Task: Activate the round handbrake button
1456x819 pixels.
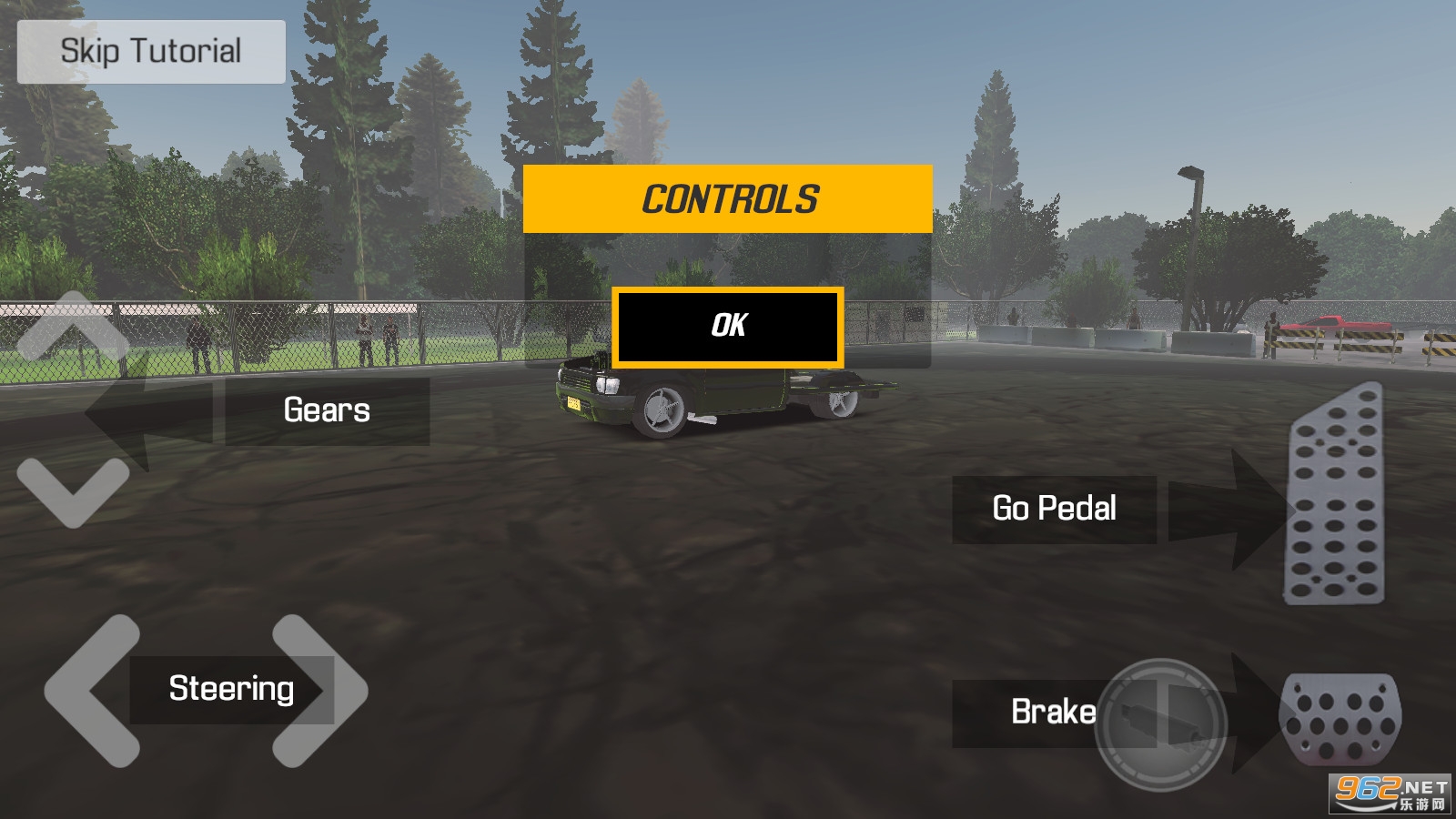Action: [x=1161, y=724]
